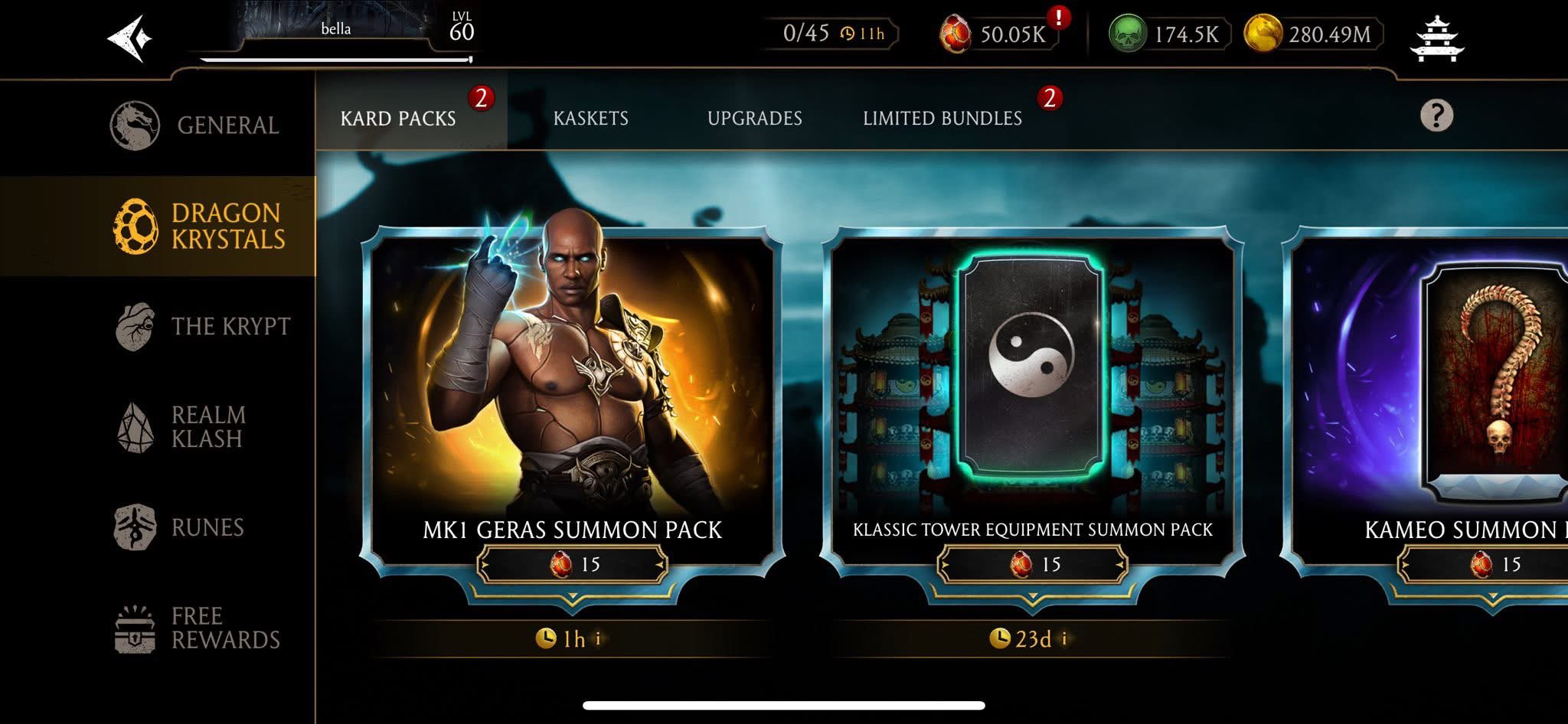Open the Upgrades tab
This screenshot has height=724, width=1568.
pyautogui.click(x=754, y=119)
